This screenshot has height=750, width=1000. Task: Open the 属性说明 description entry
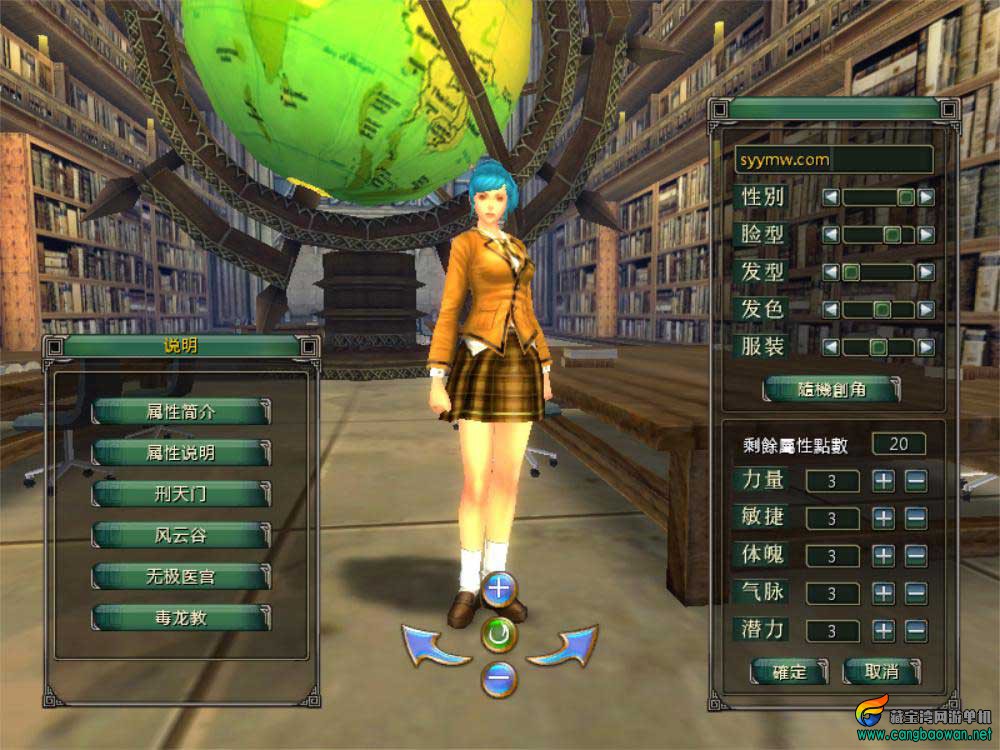(x=181, y=453)
